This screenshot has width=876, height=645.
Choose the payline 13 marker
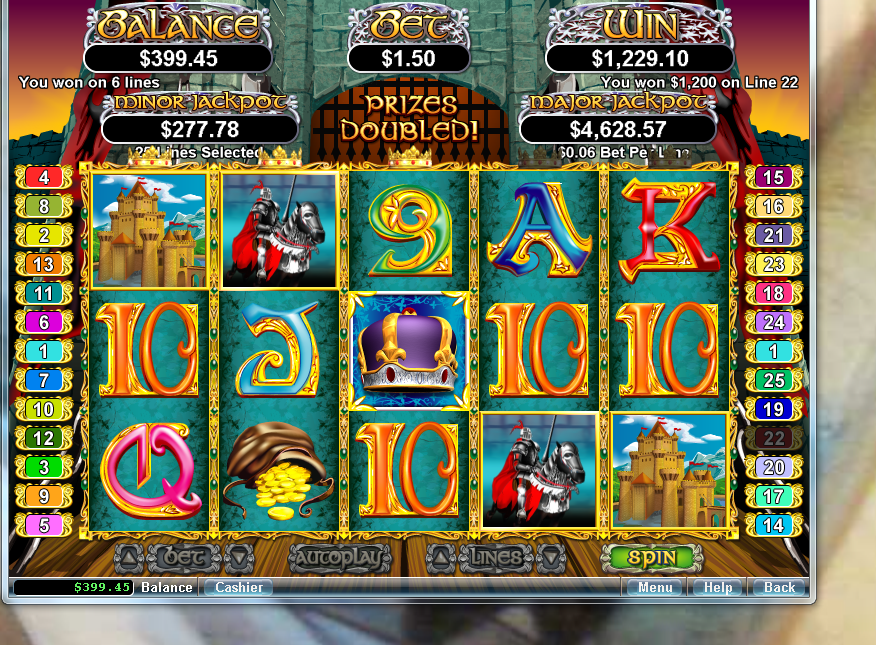[44, 264]
